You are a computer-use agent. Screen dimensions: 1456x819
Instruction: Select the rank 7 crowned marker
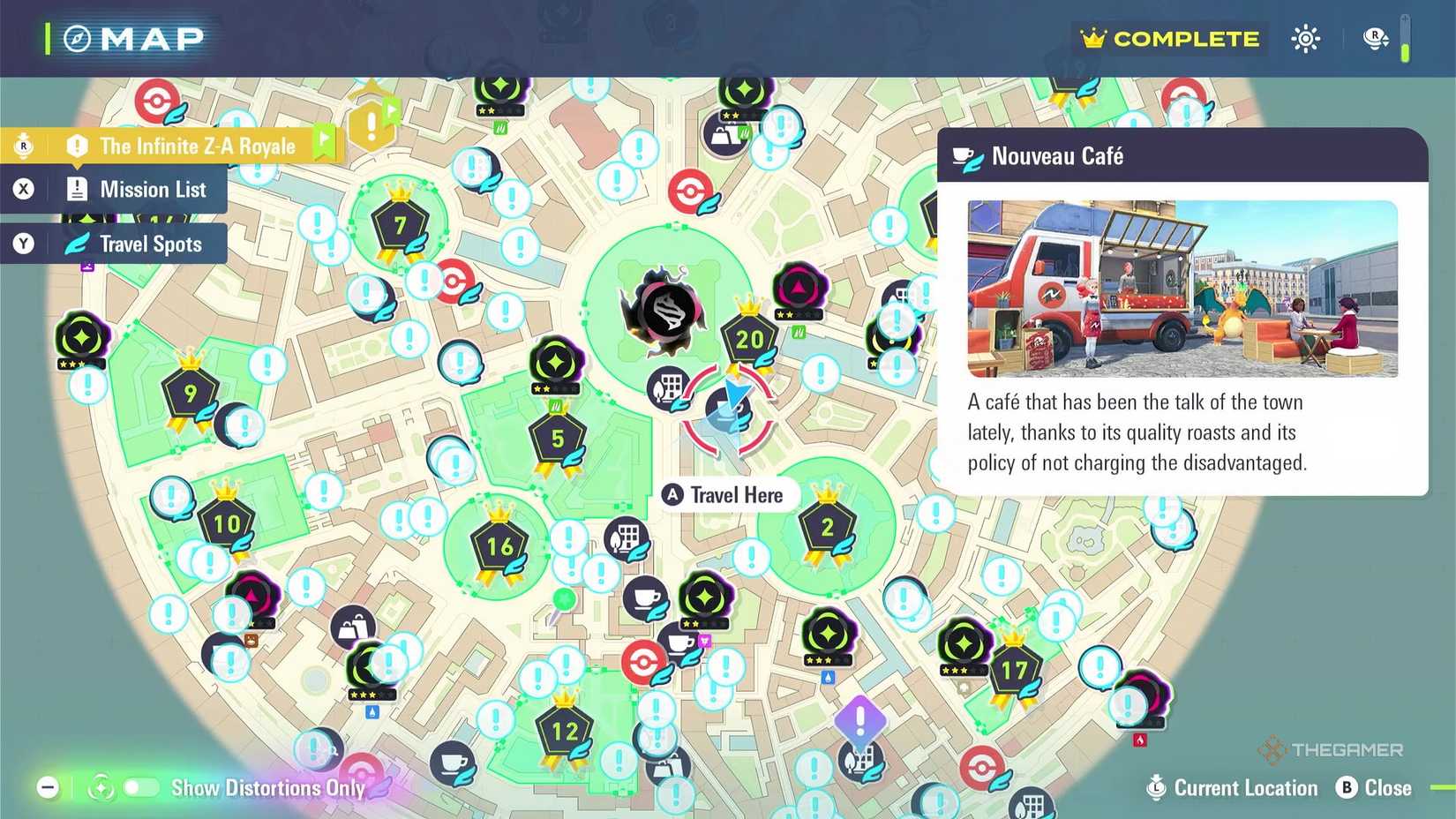(402, 225)
